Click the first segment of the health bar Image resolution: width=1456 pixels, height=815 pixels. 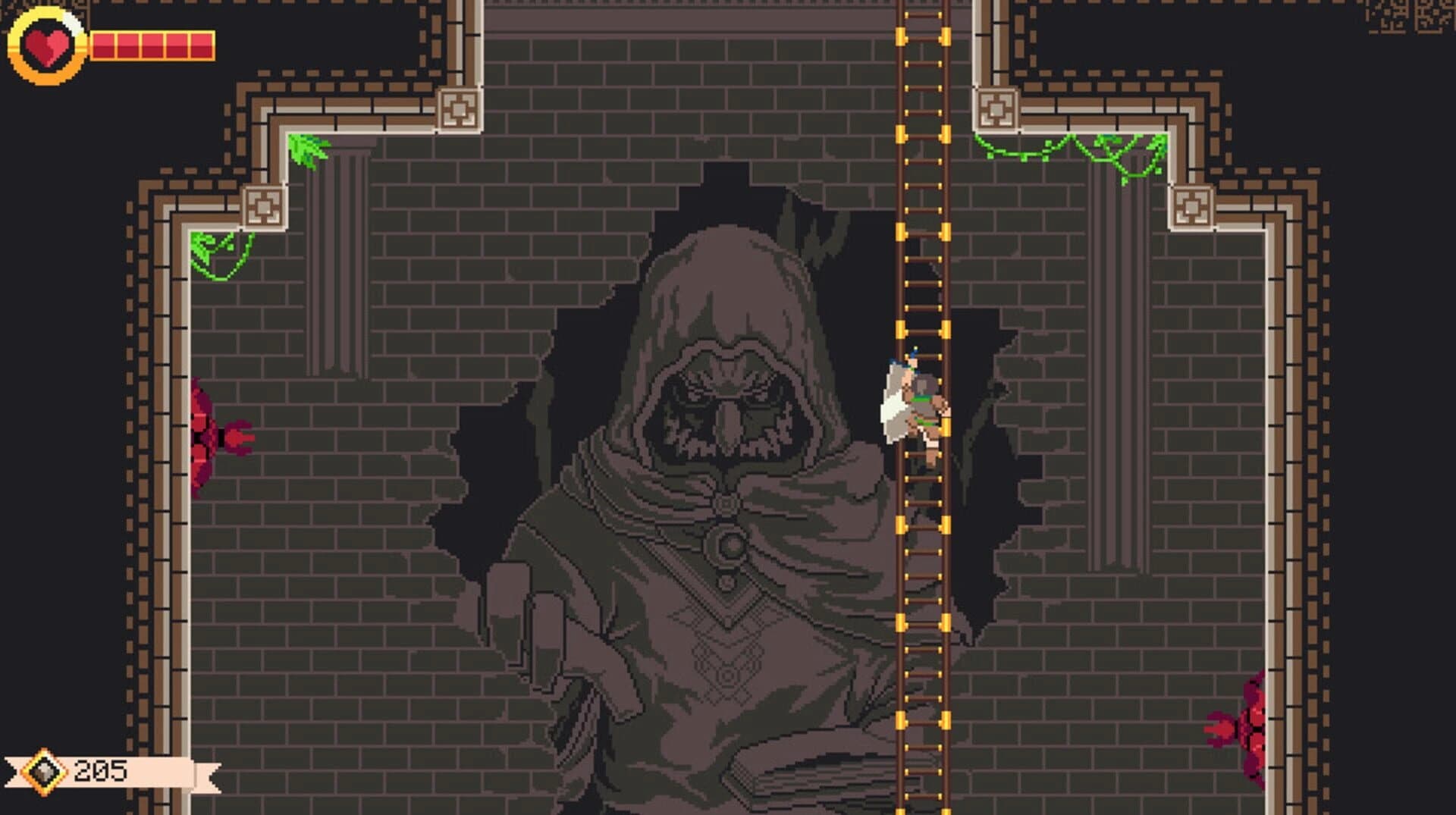[102, 43]
